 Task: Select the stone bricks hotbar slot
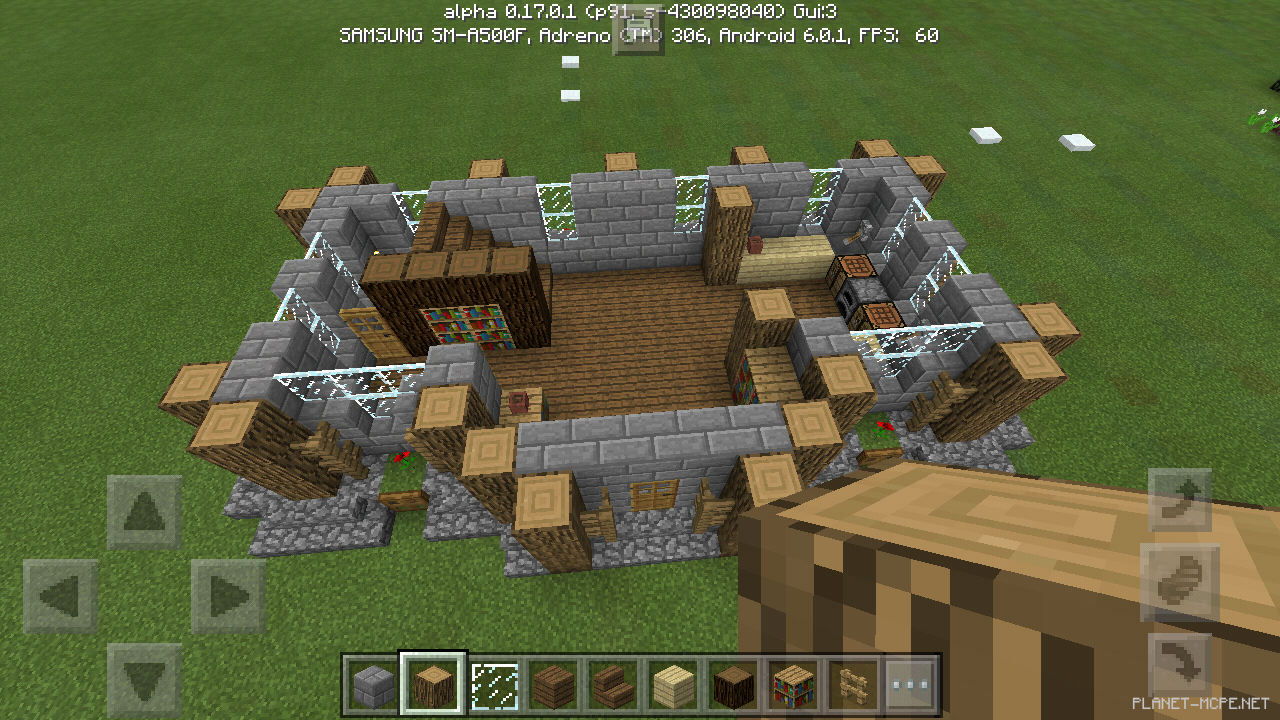point(371,685)
